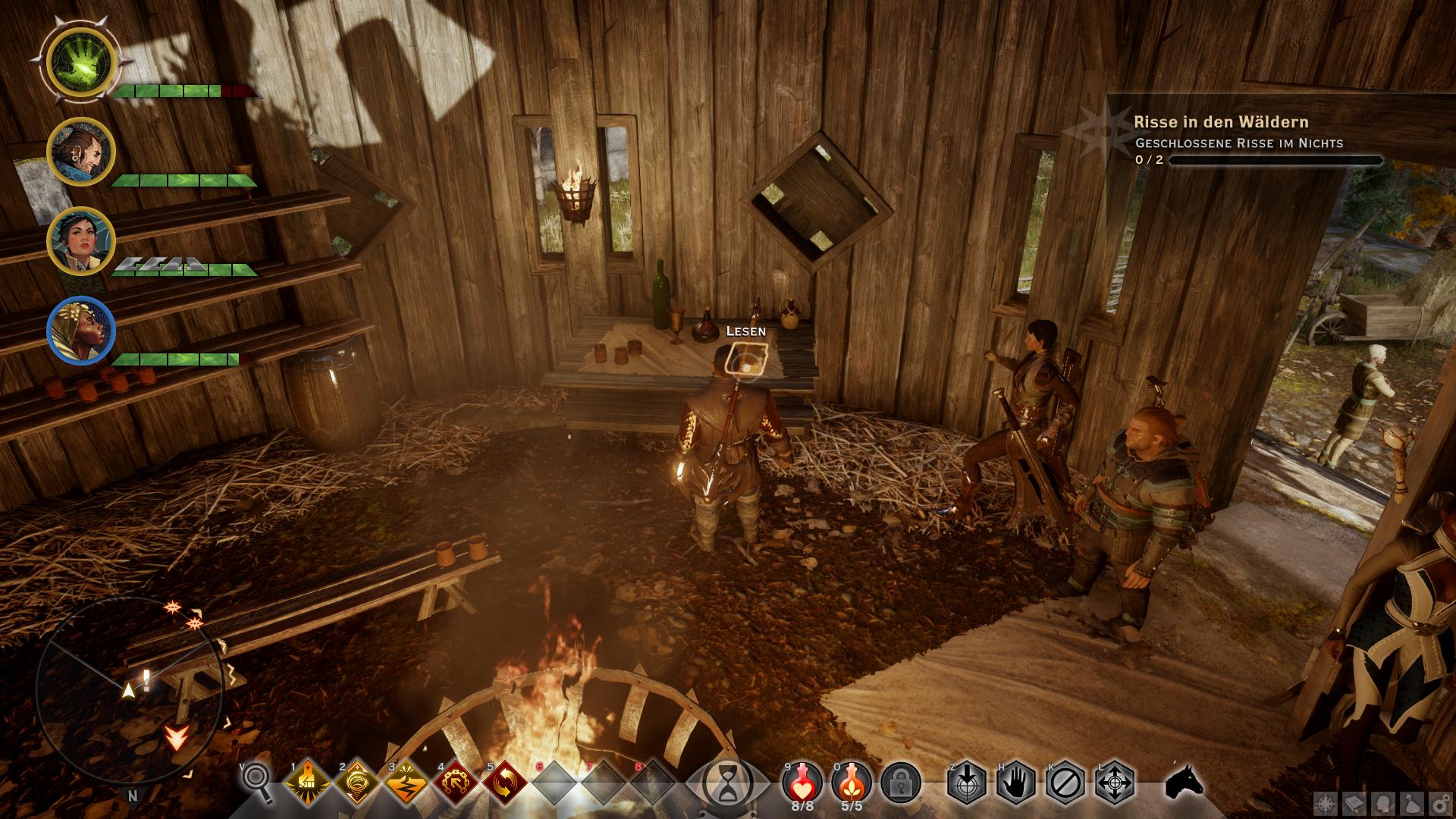Drink the red health potion

tap(802, 781)
